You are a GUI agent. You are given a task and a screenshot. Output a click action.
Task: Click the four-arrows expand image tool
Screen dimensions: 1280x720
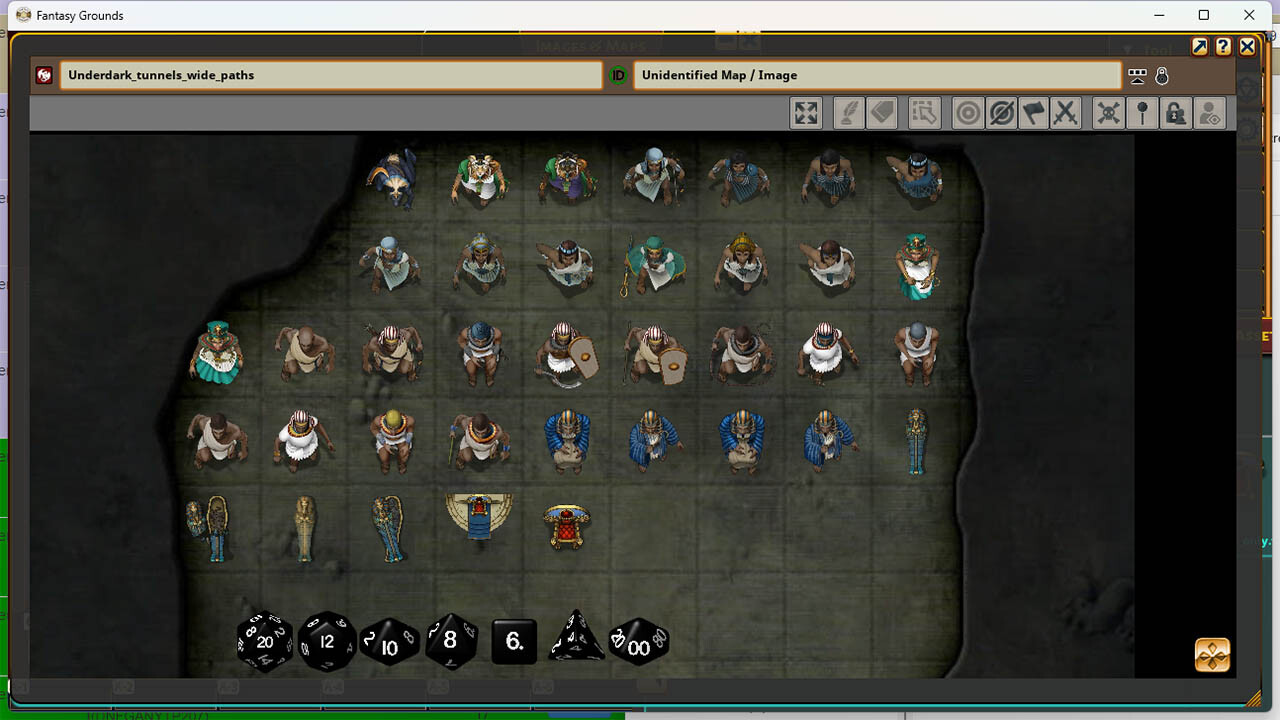coord(806,113)
